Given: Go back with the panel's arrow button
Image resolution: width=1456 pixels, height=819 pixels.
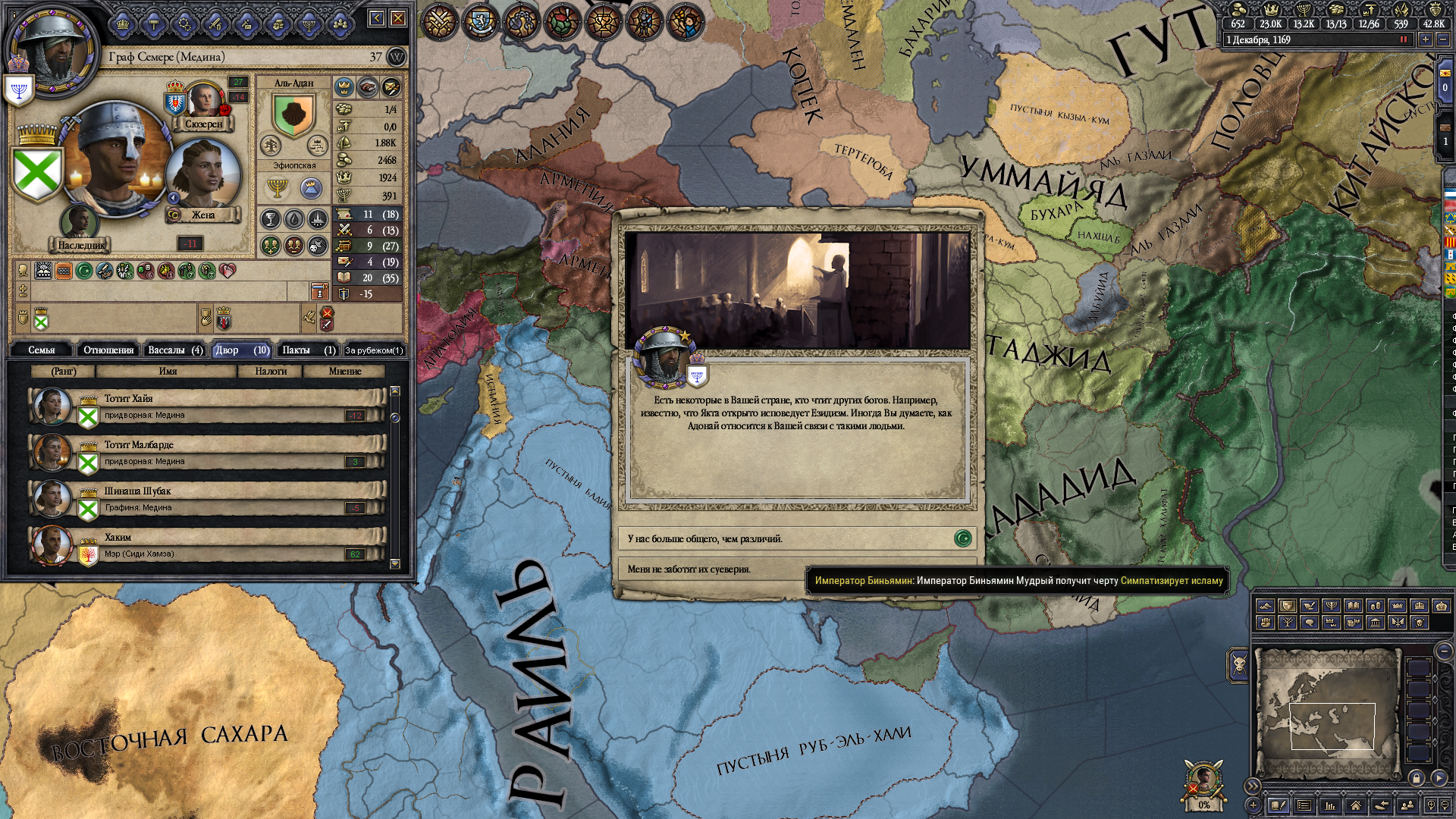Looking at the screenshot, I should (x=377, y=18).
